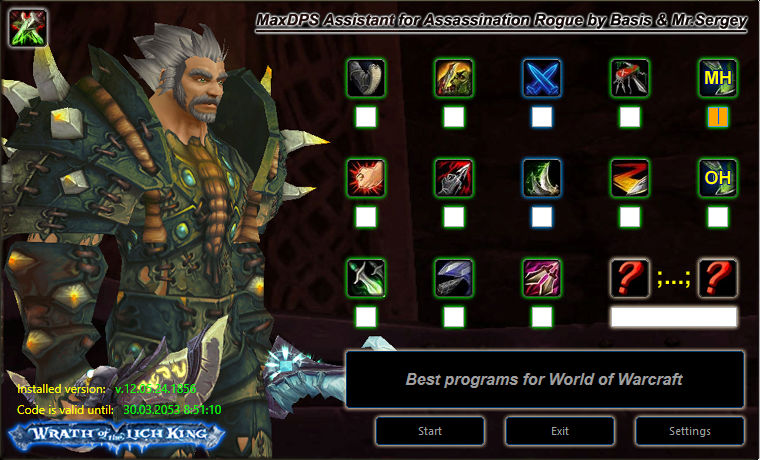
Task: Exit the program
Action: [559, 431]
